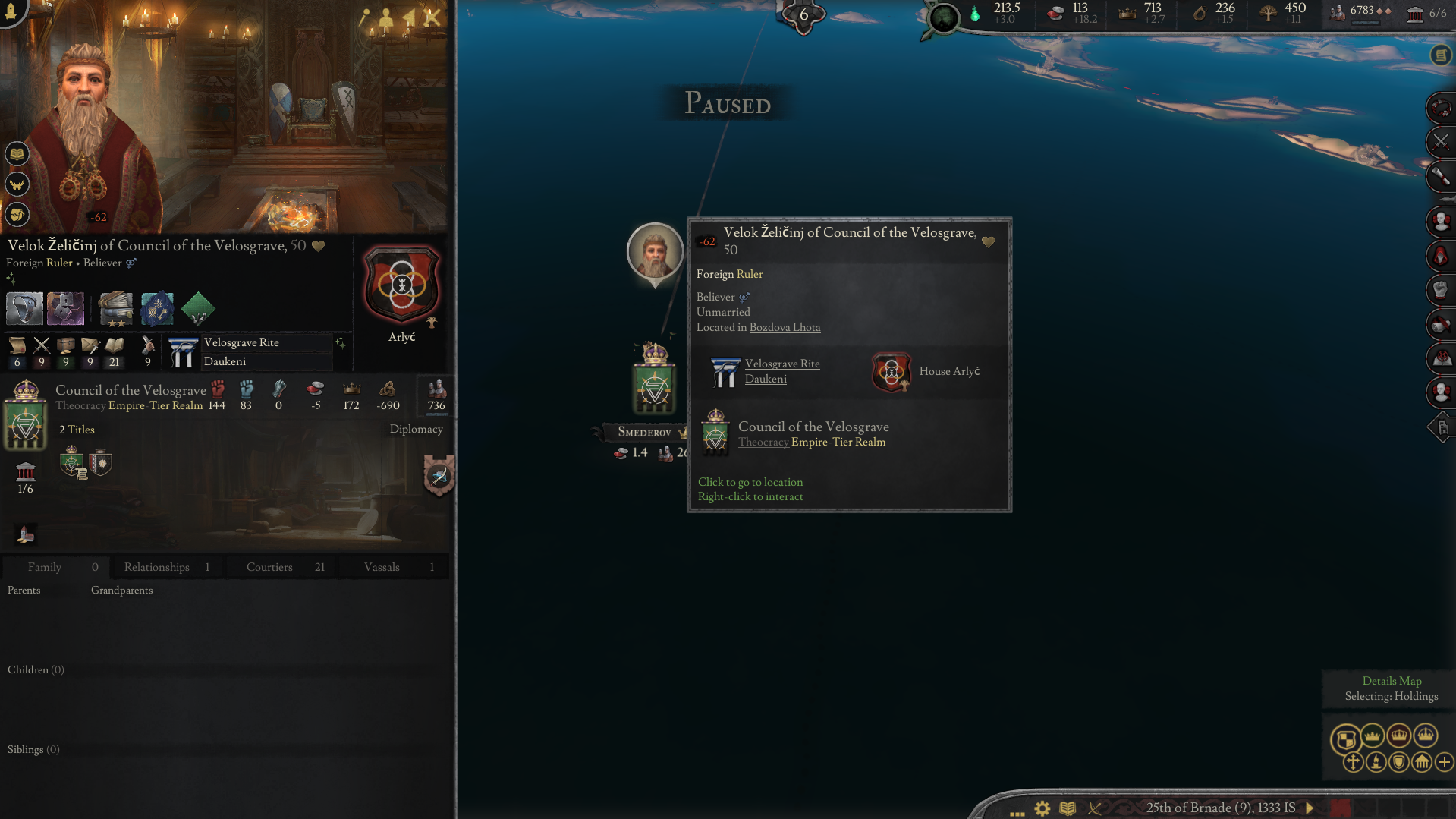
Task: Select the culture map mode candle icon
Action: tap(1376, 763)
